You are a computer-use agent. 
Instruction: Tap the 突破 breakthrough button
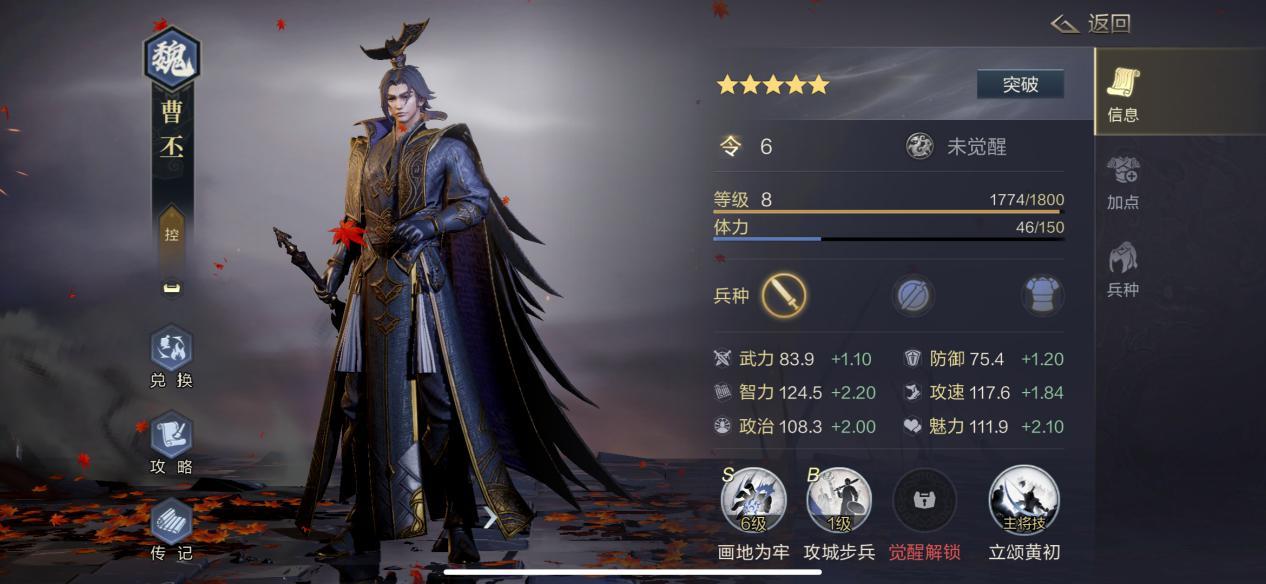coord(1020,85)
